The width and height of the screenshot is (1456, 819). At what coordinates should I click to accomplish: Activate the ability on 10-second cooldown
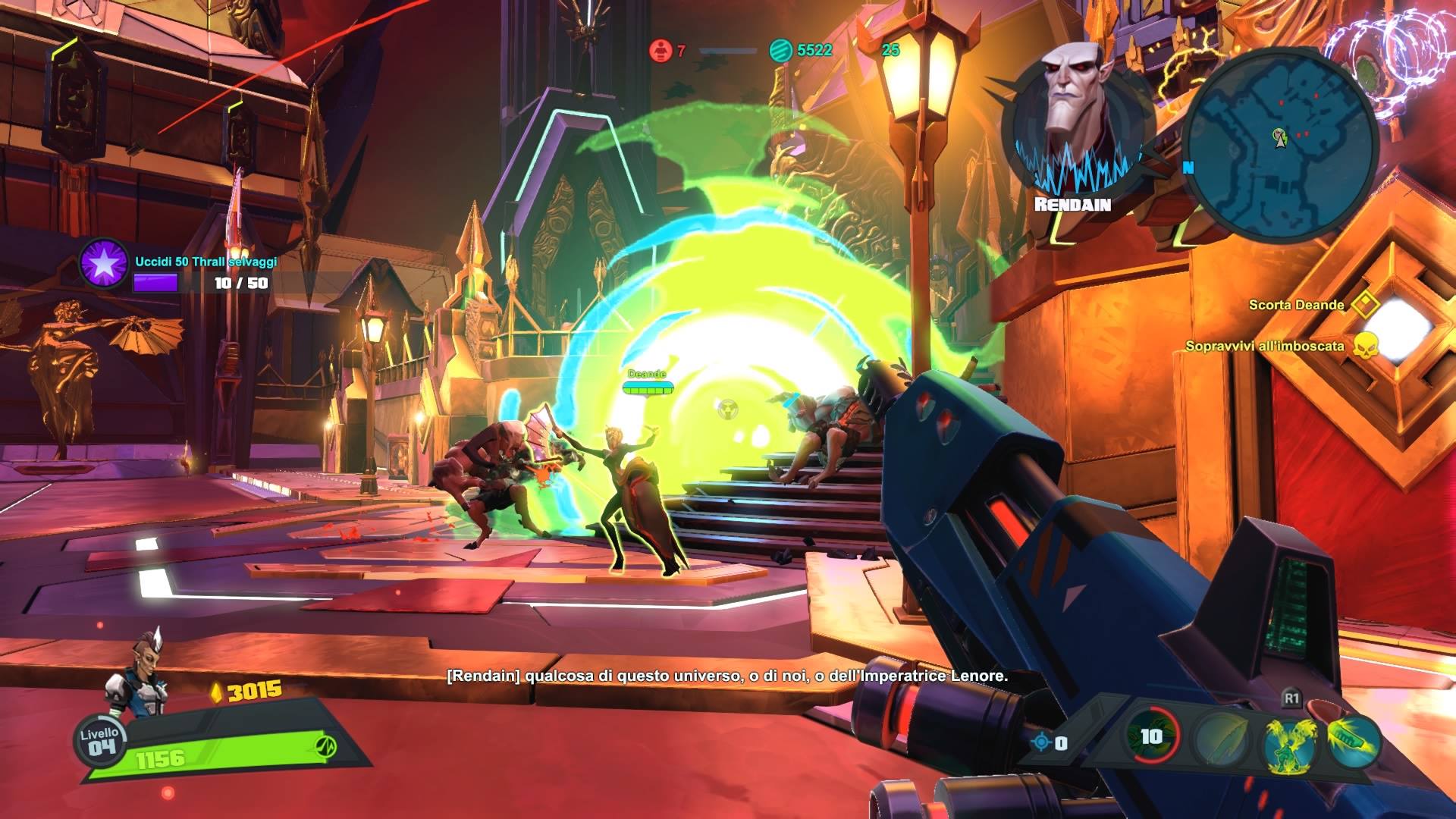(x=1151, y=736)
